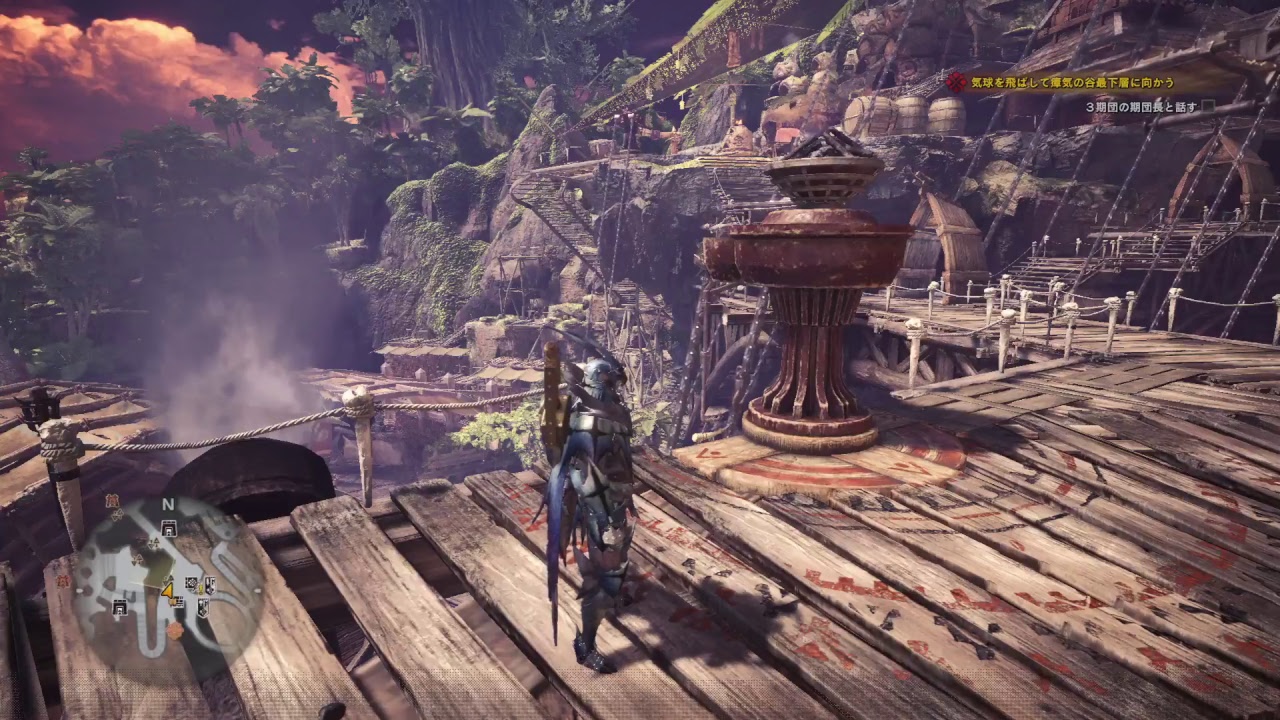Tick the sub-objective checkbox in quest tracker
The width and height of the screenshot is (1280, 720).
click(1208, 106)
